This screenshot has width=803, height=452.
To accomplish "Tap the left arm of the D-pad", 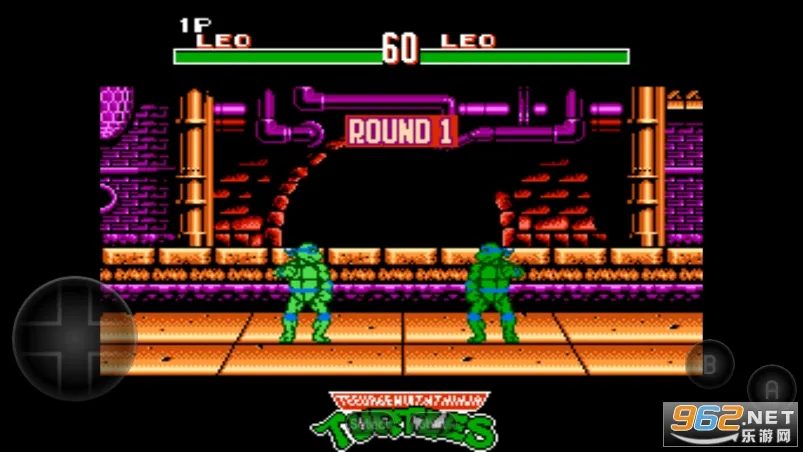I will (x=37, y=339).
